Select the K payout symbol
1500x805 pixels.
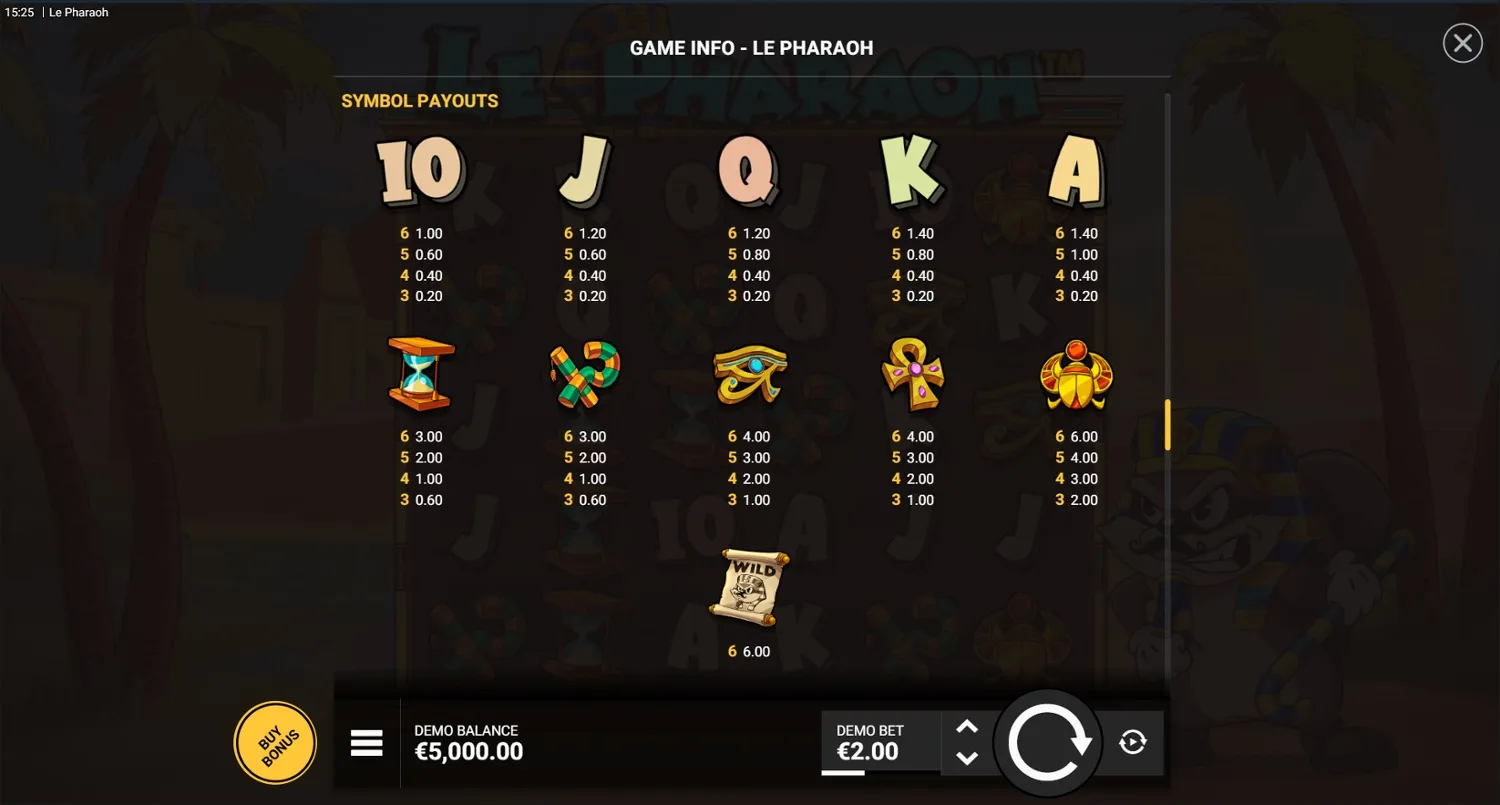coord(912,170)
